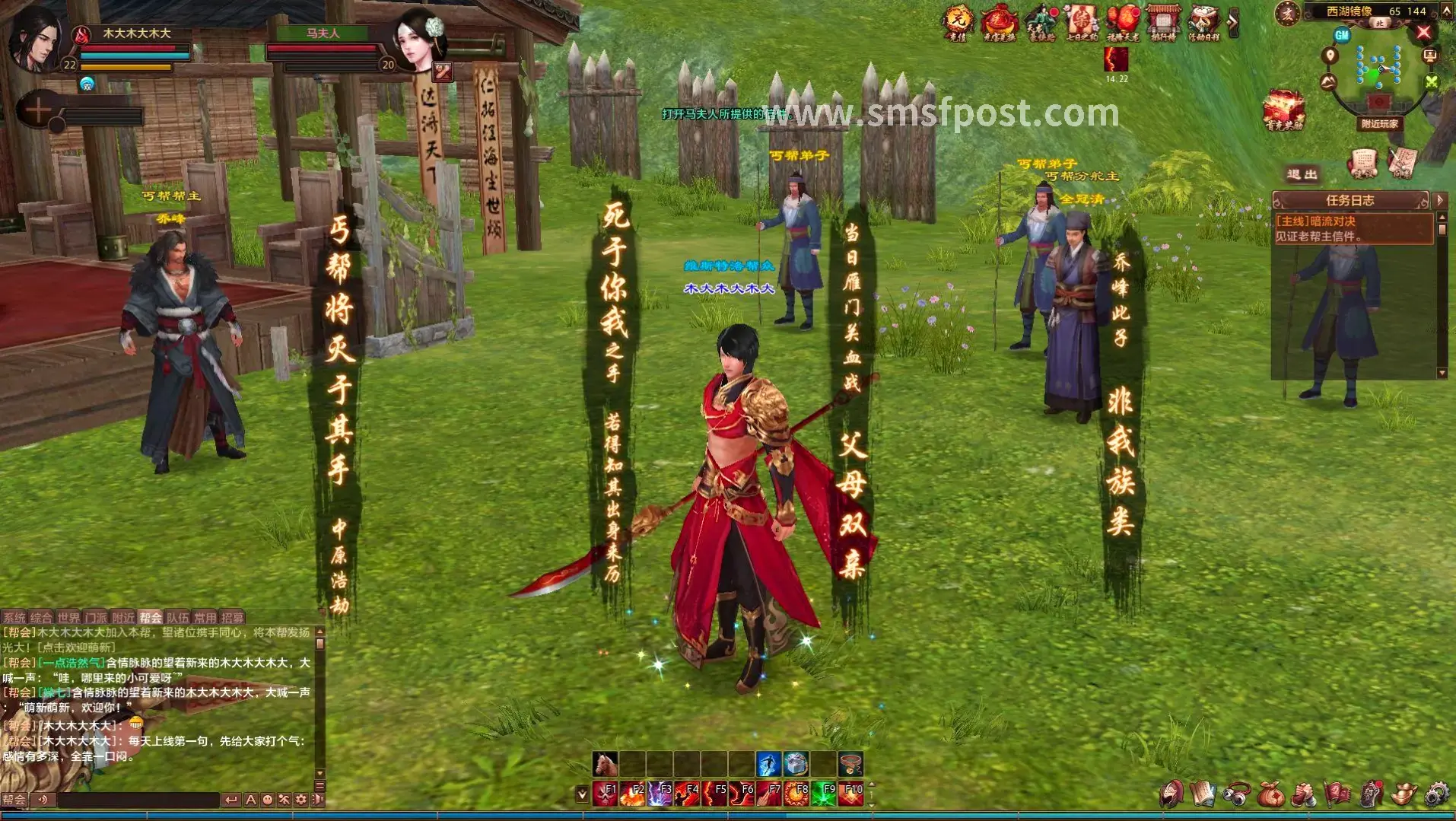Open the 排行榜 ranking board

point(1162,21)
